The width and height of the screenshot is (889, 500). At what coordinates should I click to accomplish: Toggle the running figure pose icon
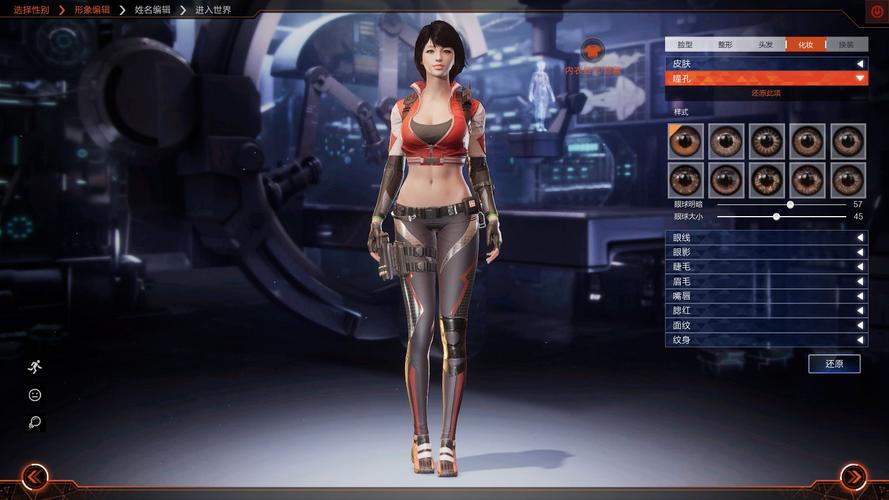point(35,366)
